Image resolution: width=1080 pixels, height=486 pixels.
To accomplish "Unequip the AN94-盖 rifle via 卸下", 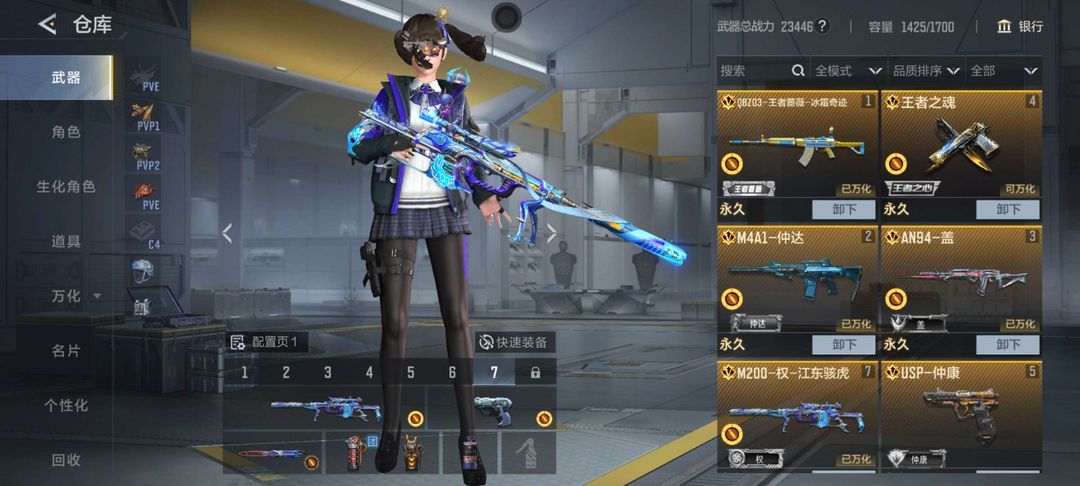I will tap(1007, 344).
